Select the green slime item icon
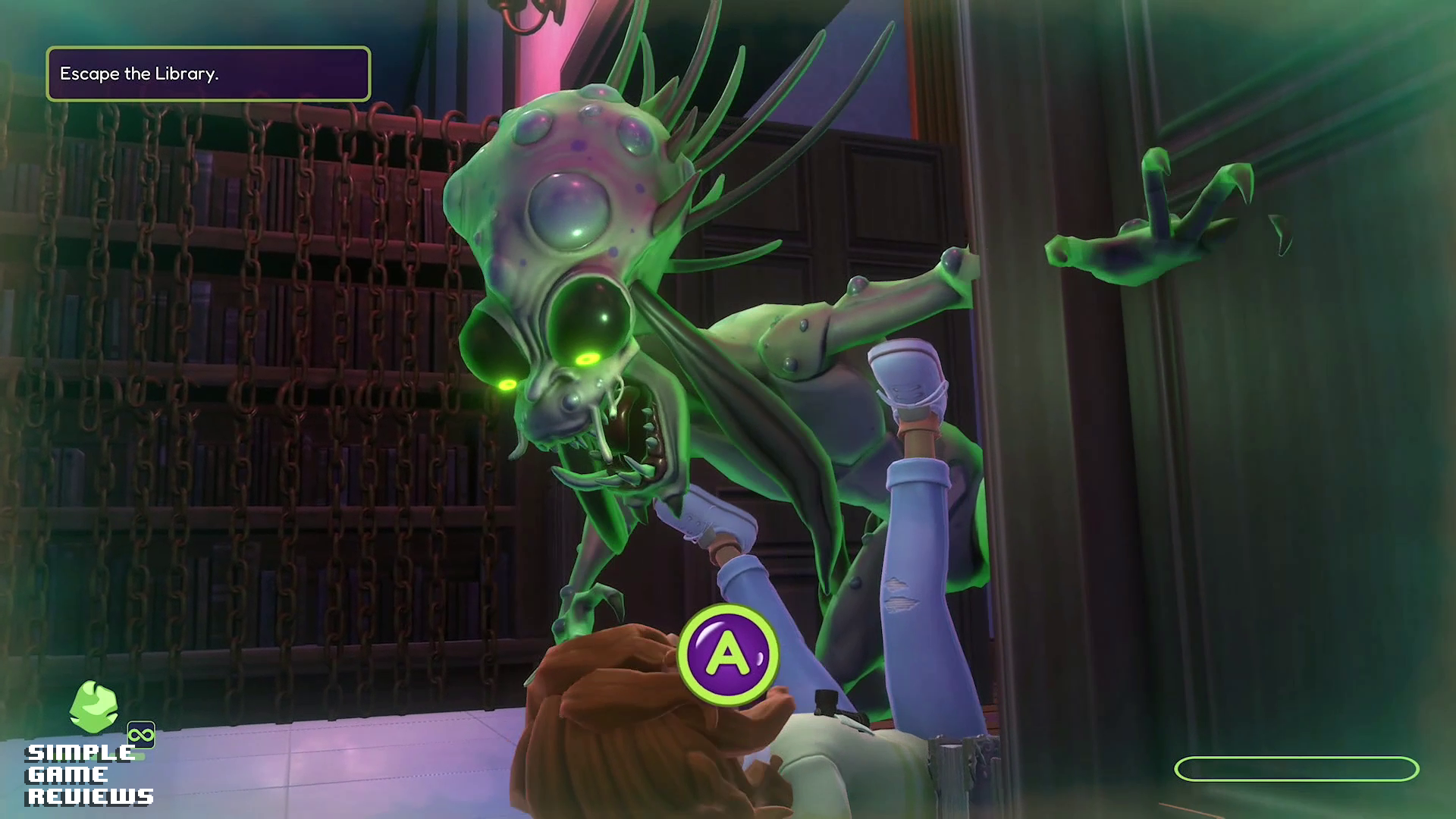Viewport: 1456px width, 819px height. (93, 707)
